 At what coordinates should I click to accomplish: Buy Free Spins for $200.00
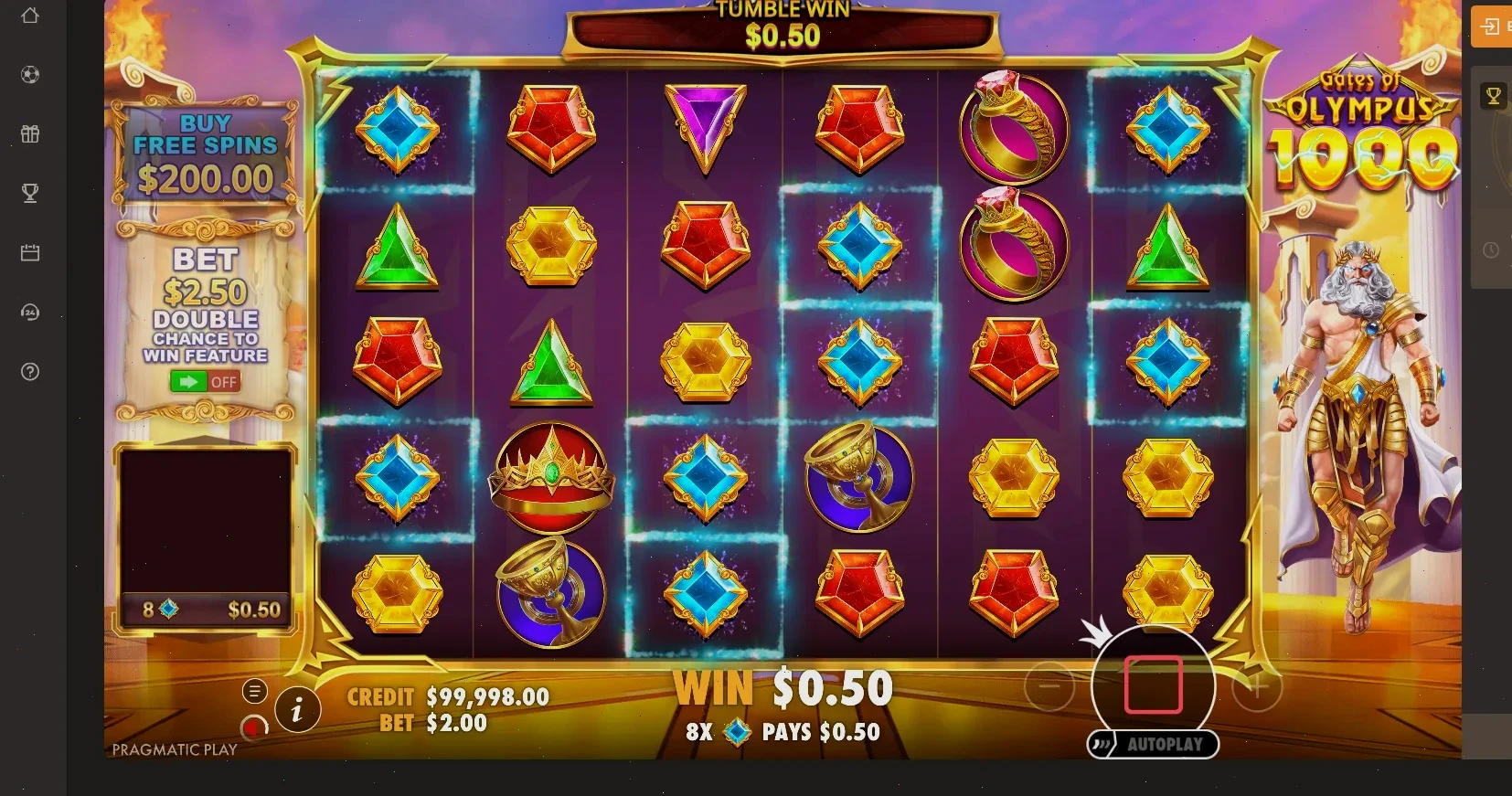(206, 154)
